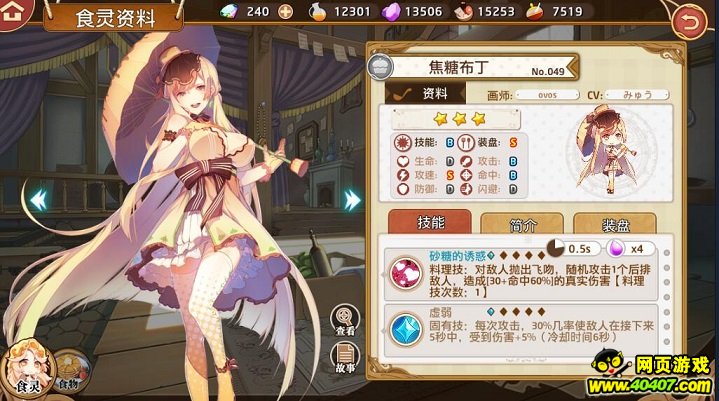Select the 资料 tab

(426, 93)
